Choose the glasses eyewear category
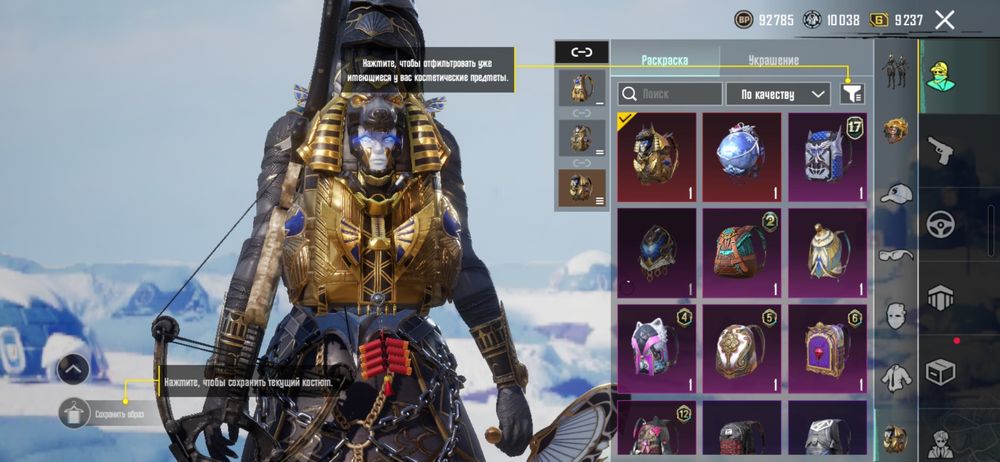1000x462 pixels. 896,254
